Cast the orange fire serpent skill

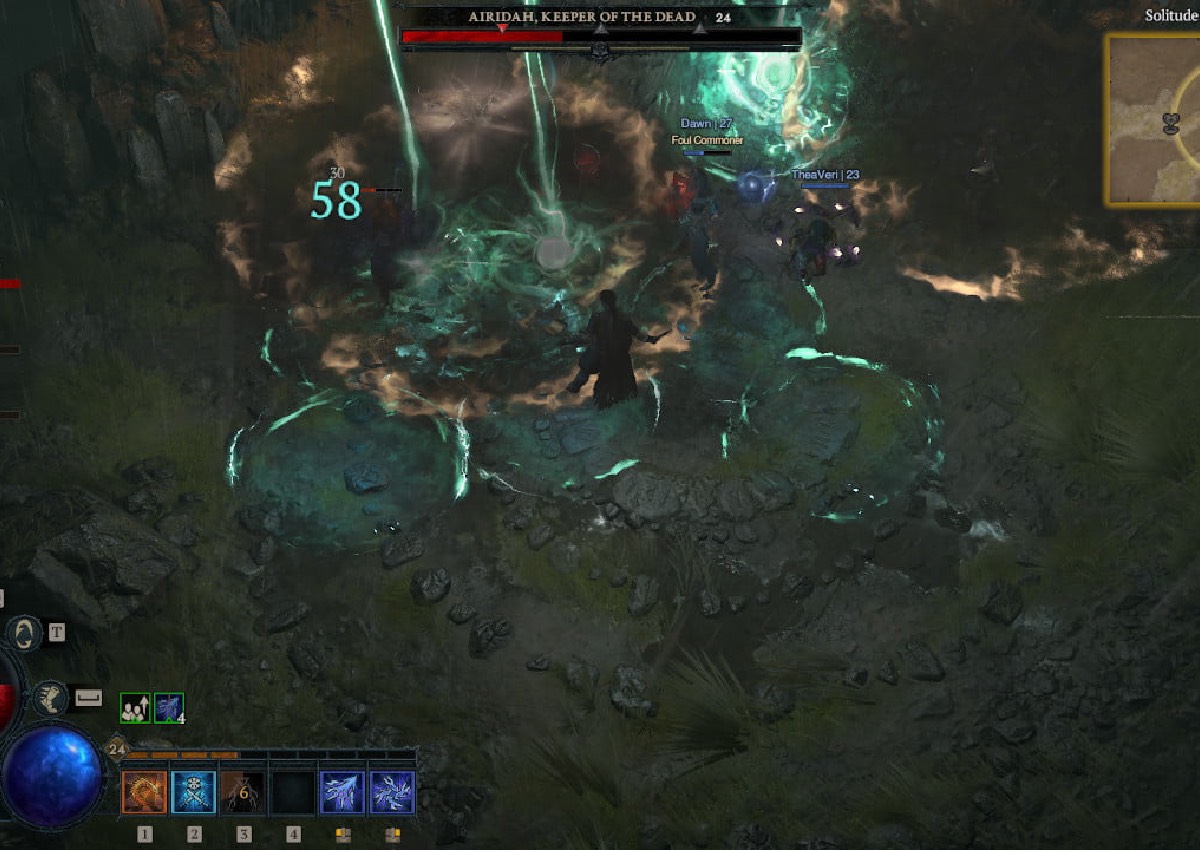tap(144, 792)
